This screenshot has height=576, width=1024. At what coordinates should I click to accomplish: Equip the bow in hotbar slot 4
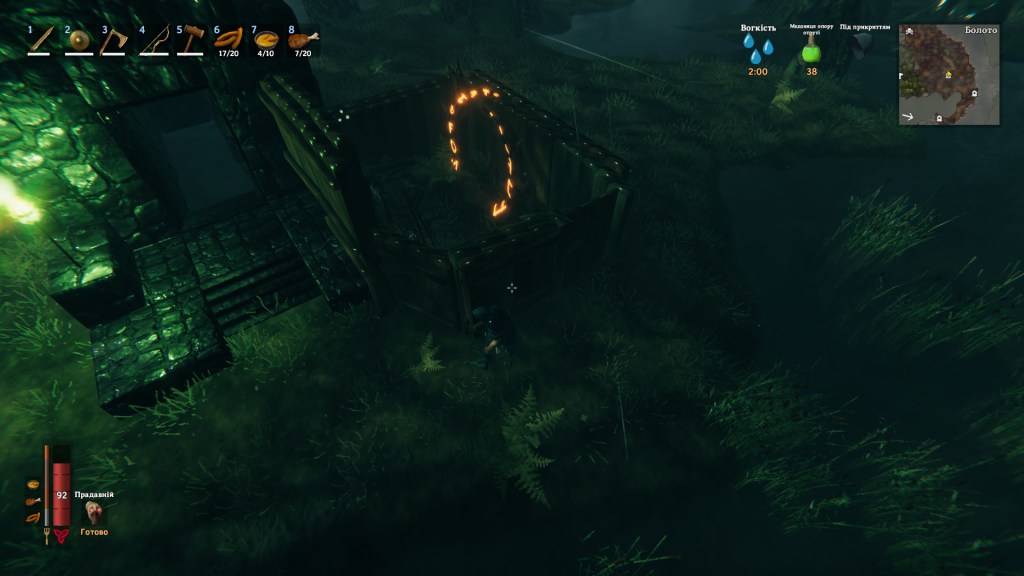click(153, 41)
